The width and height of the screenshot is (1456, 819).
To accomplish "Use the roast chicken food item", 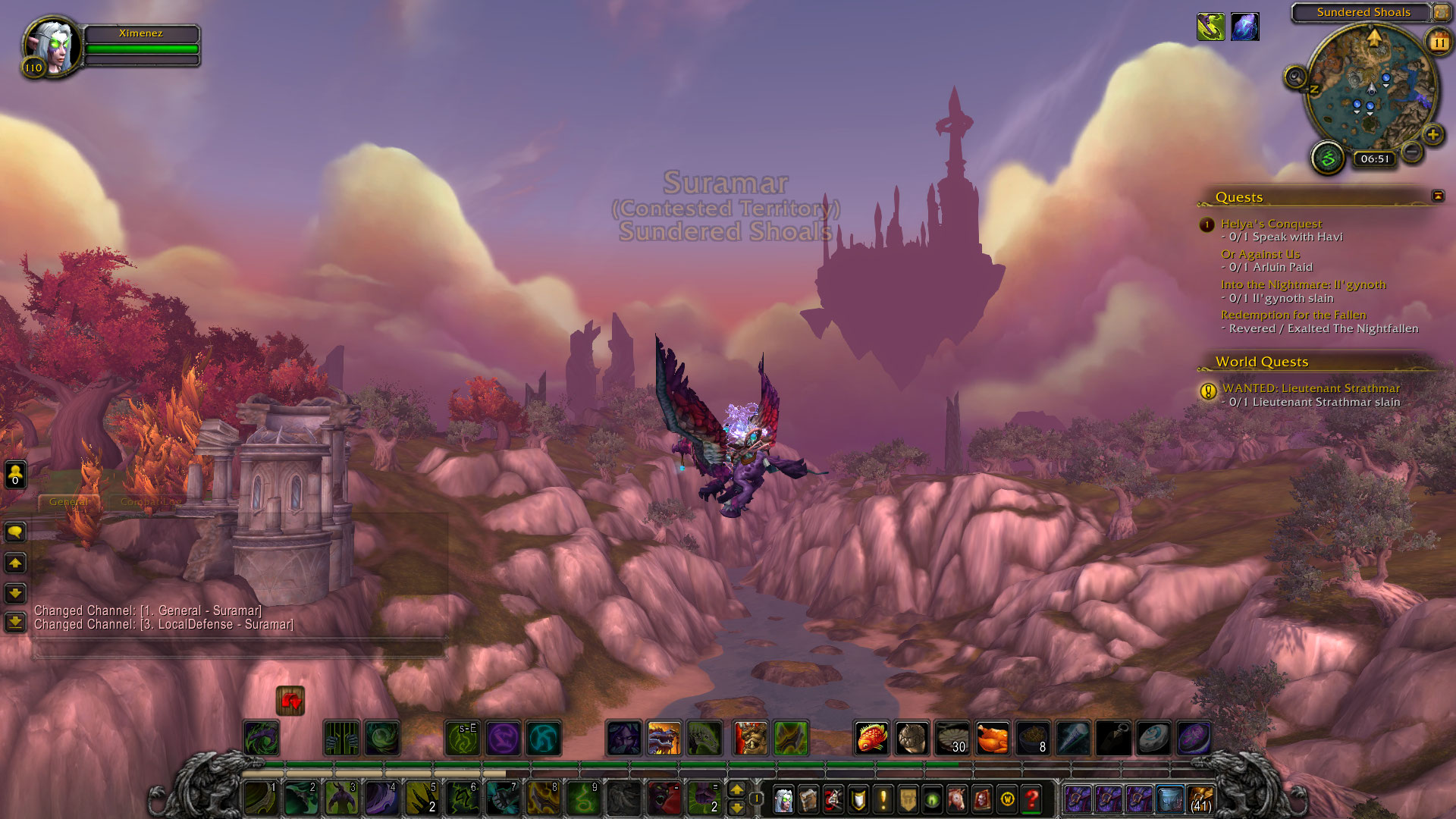I will tap(992, 738).
